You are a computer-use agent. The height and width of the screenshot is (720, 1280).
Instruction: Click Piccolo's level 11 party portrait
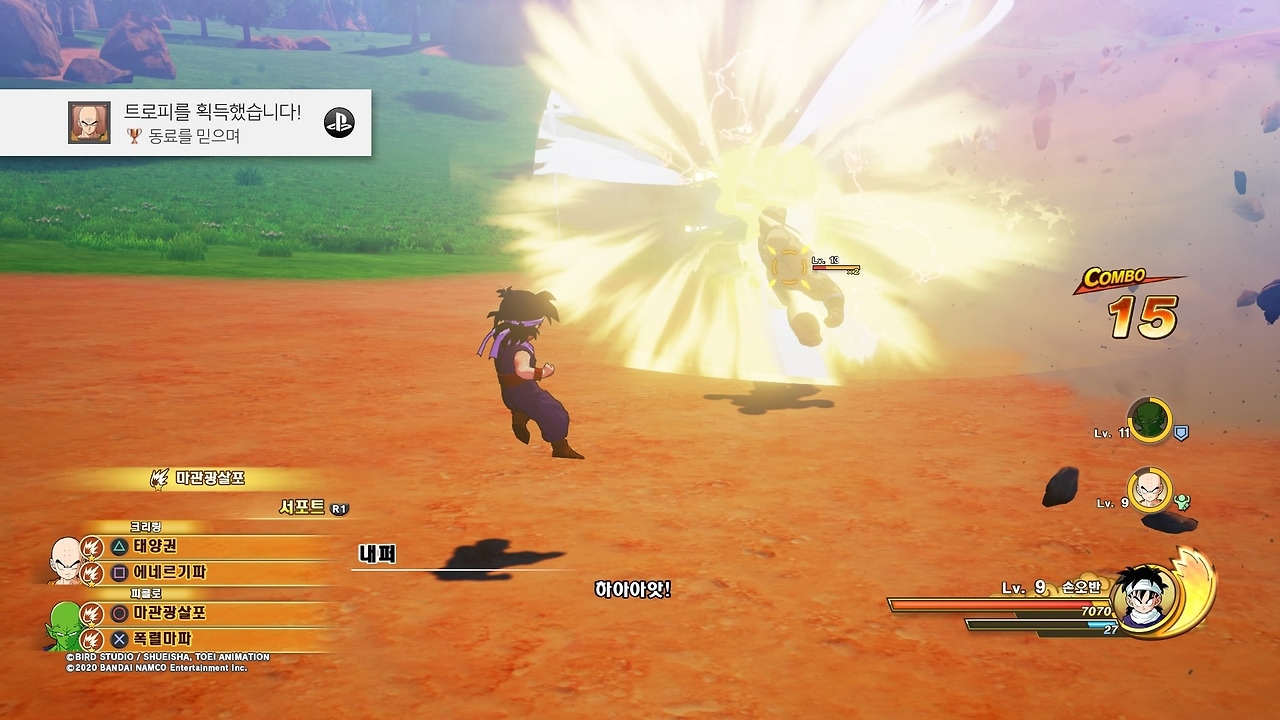1149,420
